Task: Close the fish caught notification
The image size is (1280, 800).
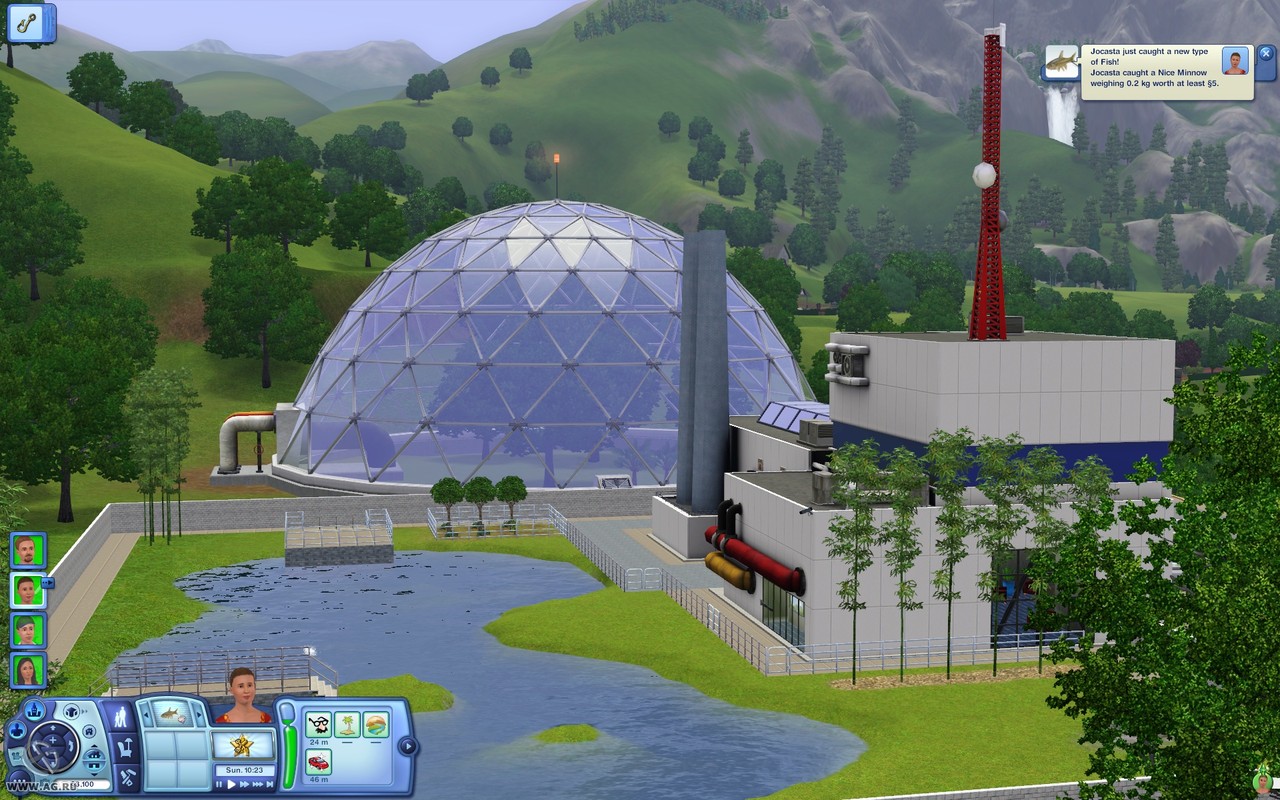Action: click(1265, 54)
